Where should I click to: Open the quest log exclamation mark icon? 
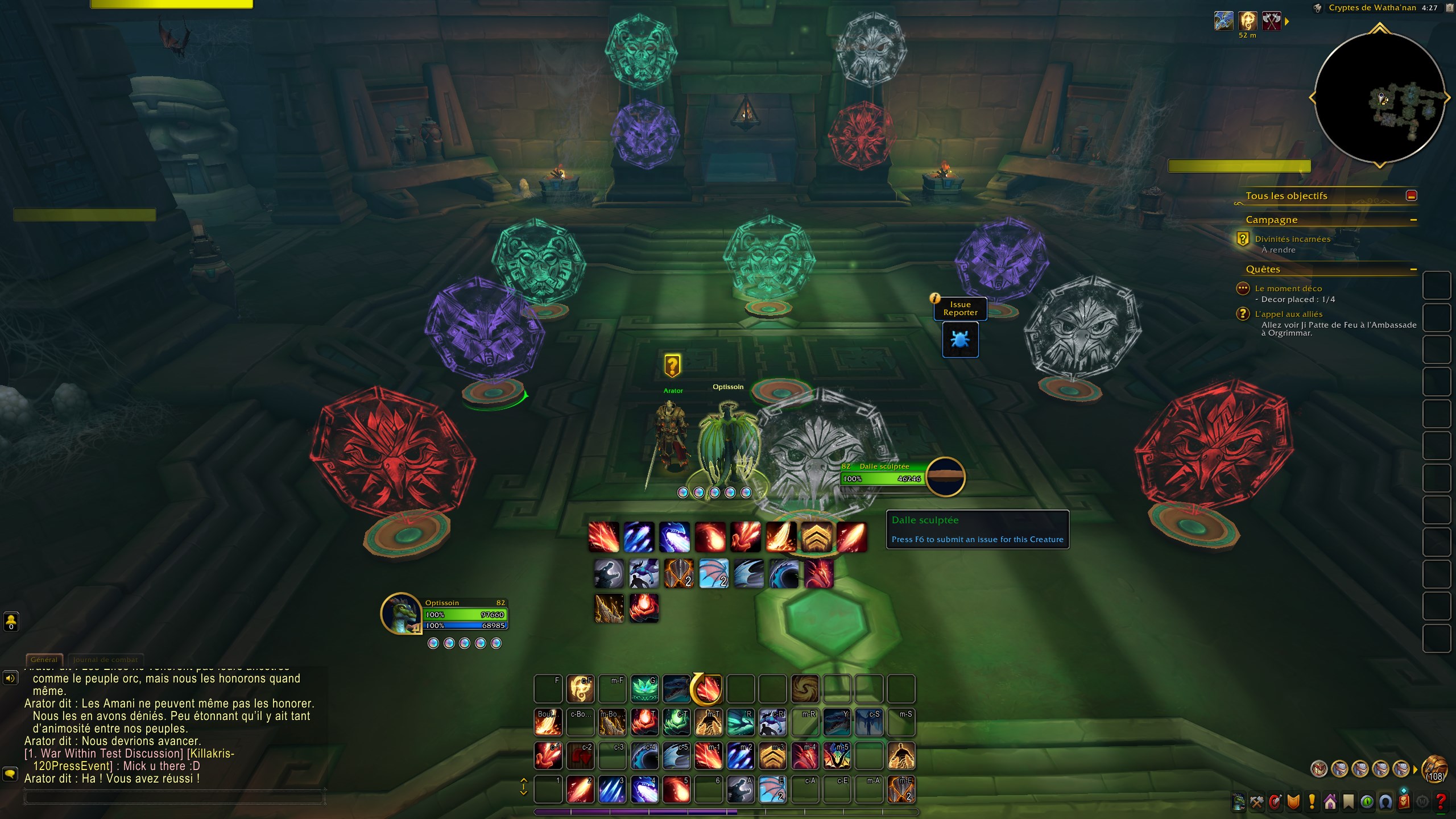pyautogui.click(x=1311, y=802)
